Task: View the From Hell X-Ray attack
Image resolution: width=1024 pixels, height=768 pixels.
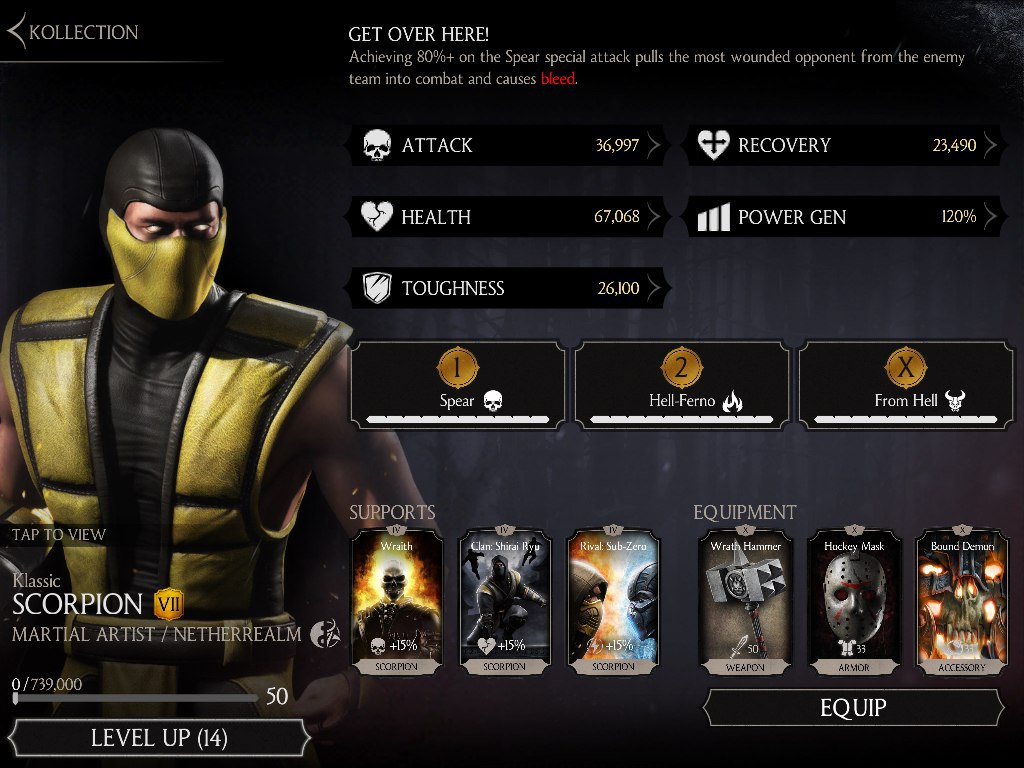Action: (x=906, y=385)
